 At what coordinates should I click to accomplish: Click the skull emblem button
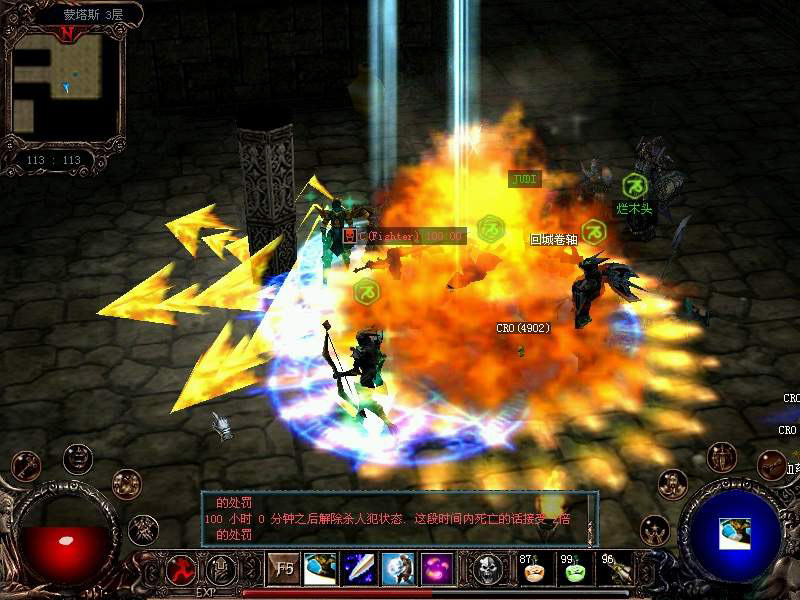coord(487,569)
